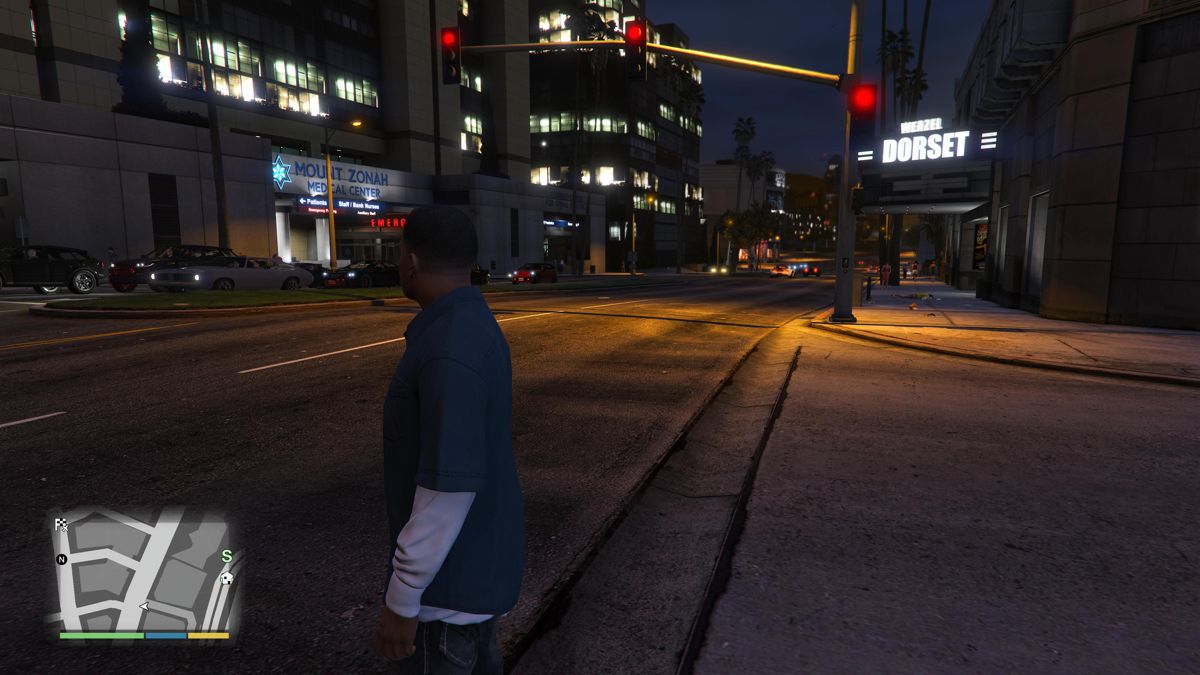Click the checkered flag marker on the minimap
The image size is (1200, 675).
pyautogui.click(x=62, y=524)
